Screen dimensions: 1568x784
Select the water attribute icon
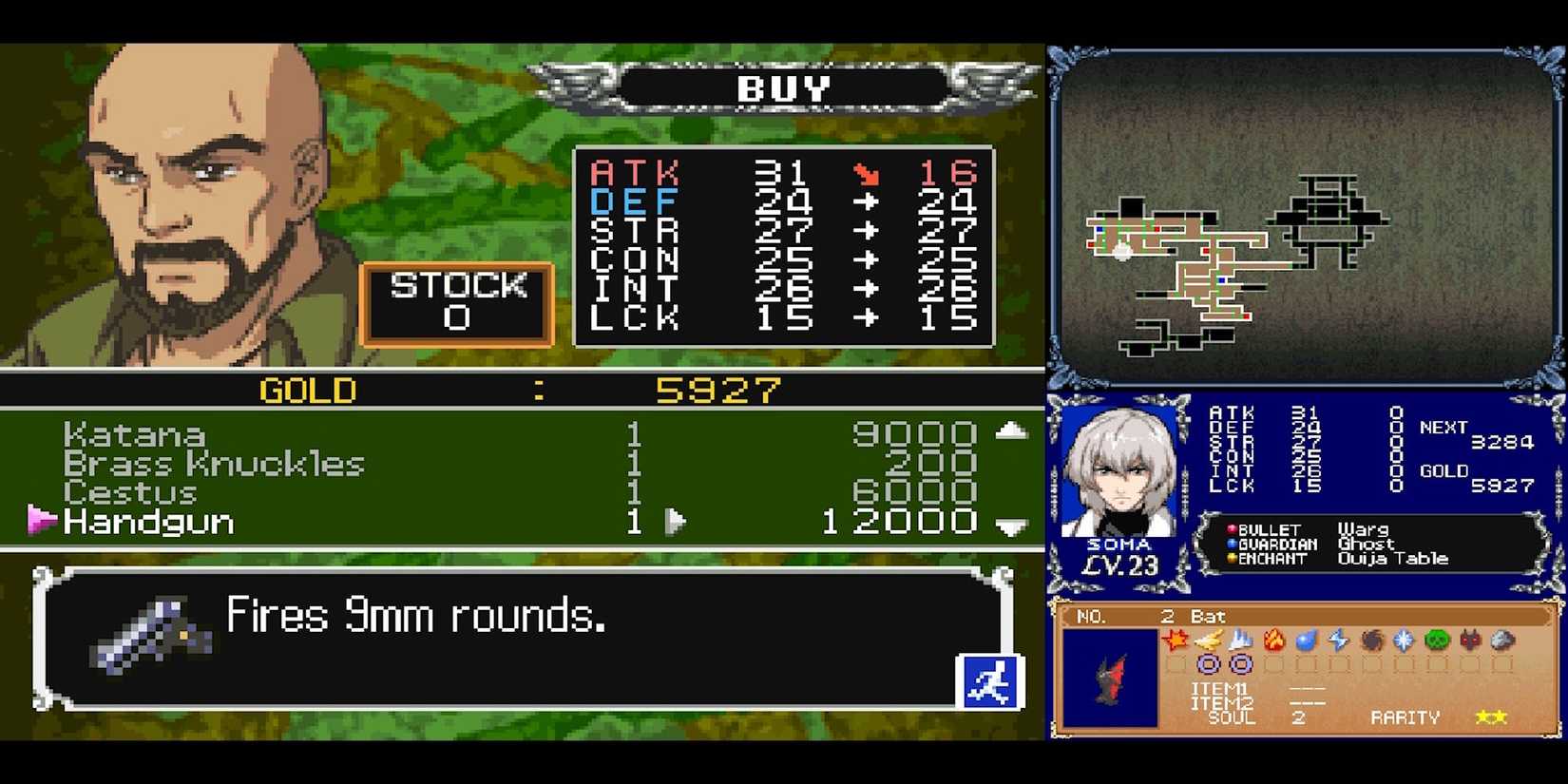[1306, 640]
